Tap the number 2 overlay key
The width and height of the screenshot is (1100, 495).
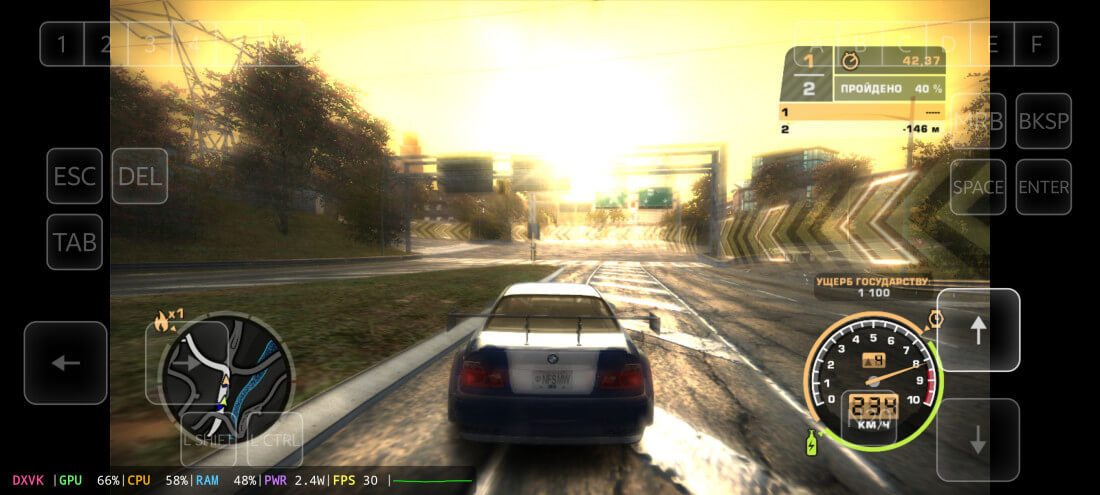[x=105, y=44]
